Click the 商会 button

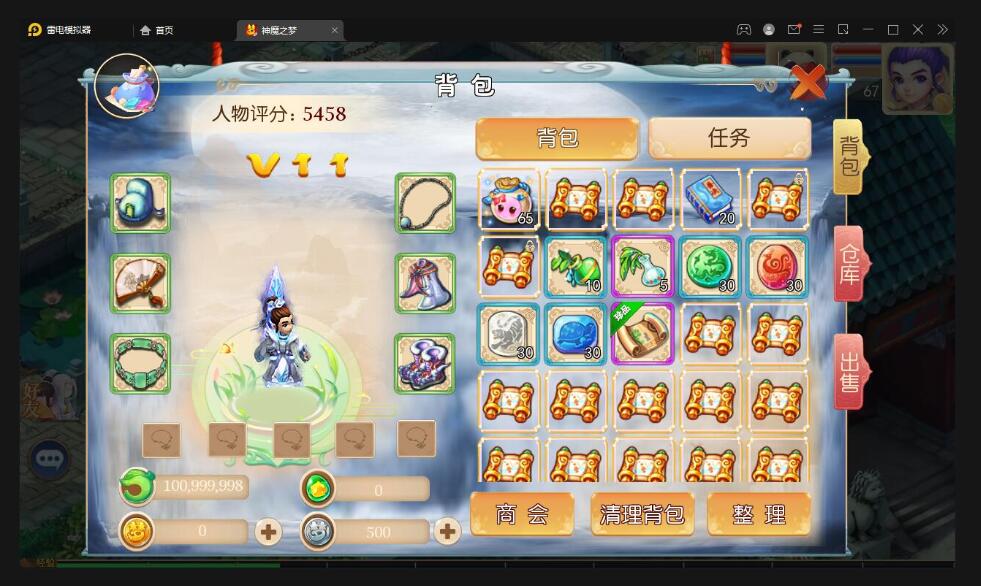pos(522,514)
